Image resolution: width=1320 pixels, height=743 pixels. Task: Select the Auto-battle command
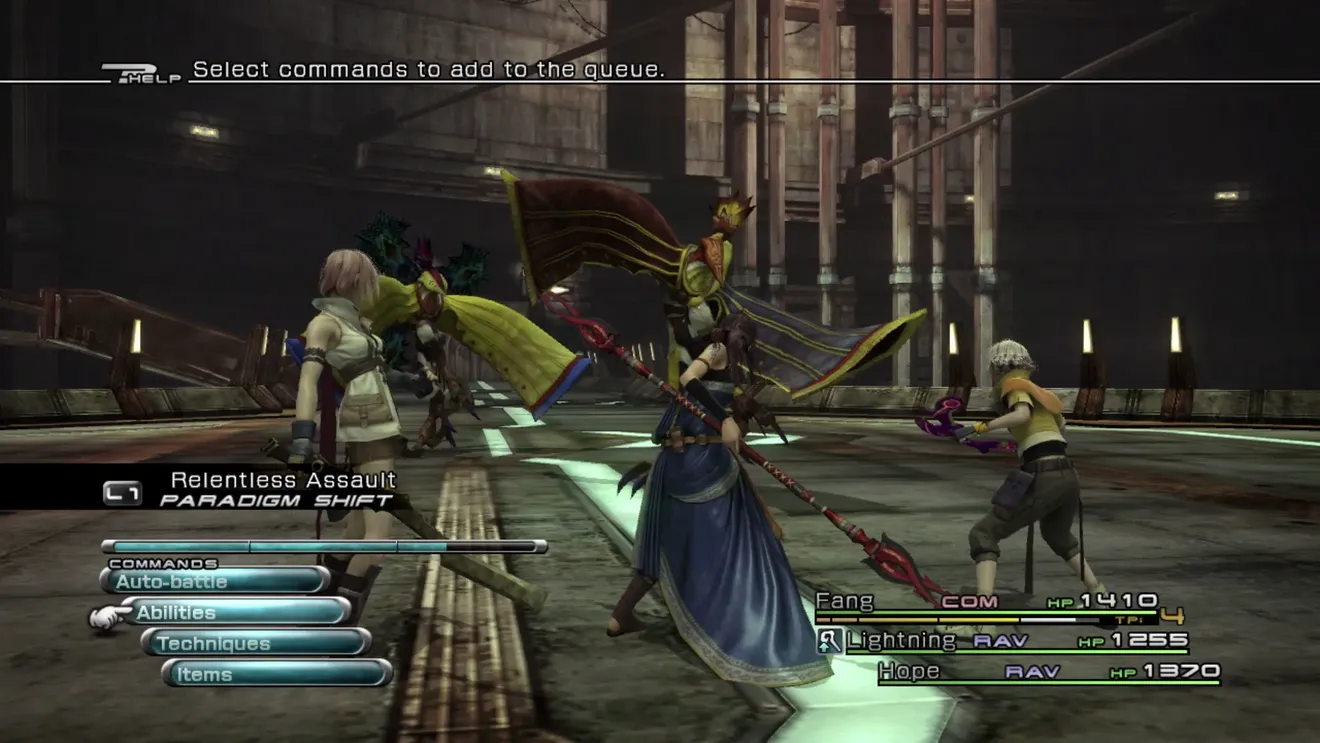coord(214,581)
